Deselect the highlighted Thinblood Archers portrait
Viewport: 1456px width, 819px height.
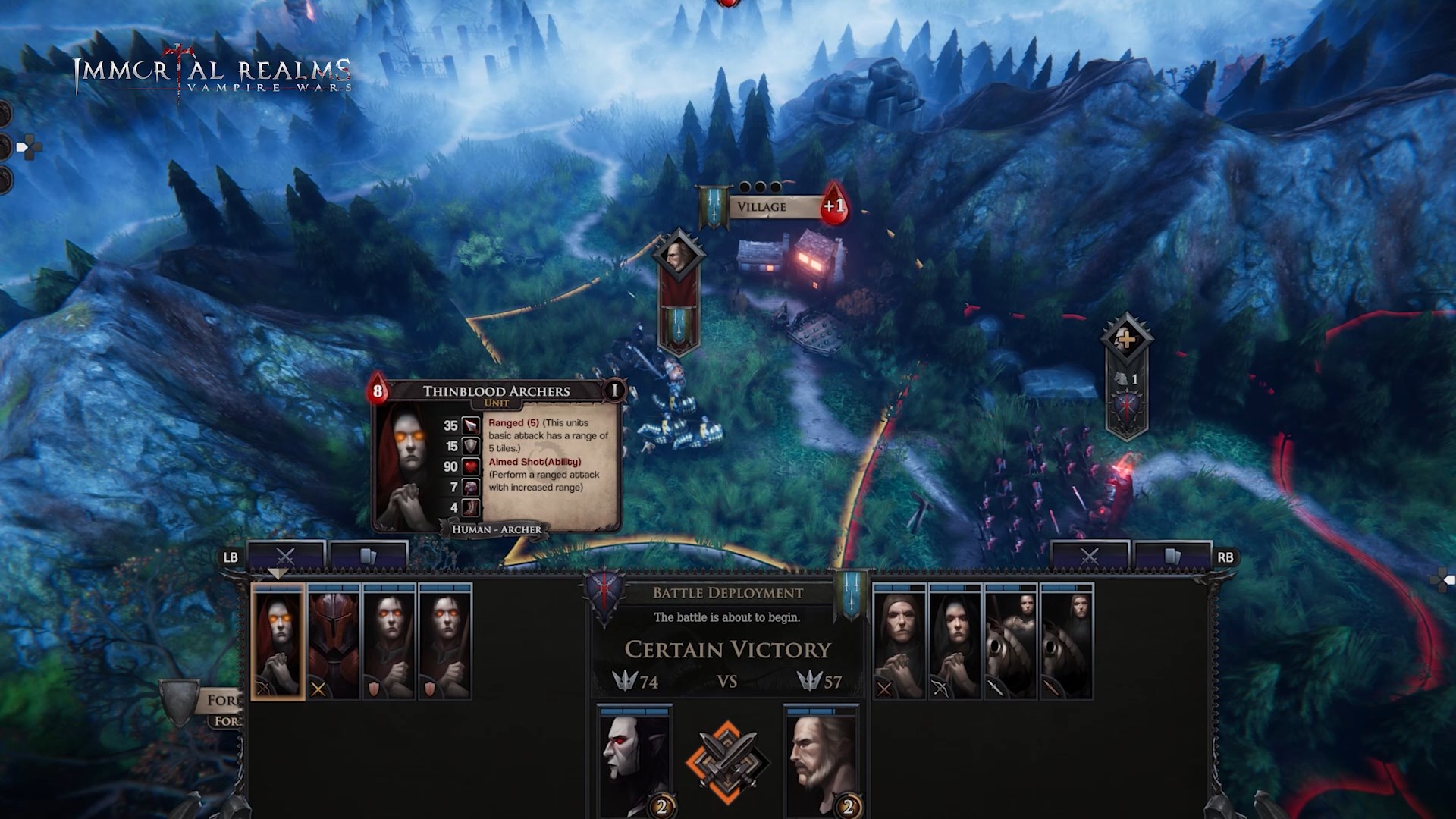coord(278,640)
